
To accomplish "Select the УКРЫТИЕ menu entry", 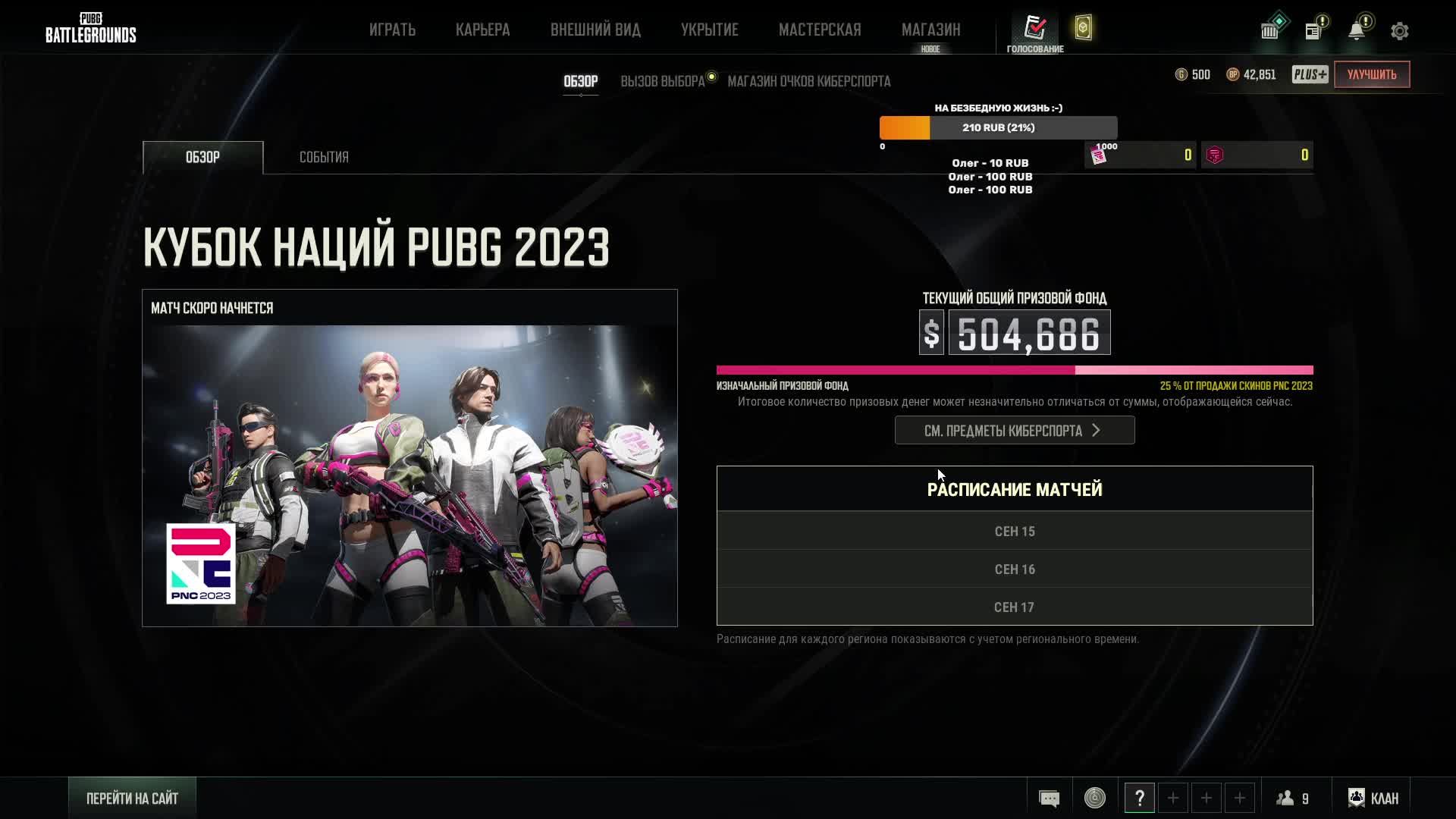I will 709,30.
